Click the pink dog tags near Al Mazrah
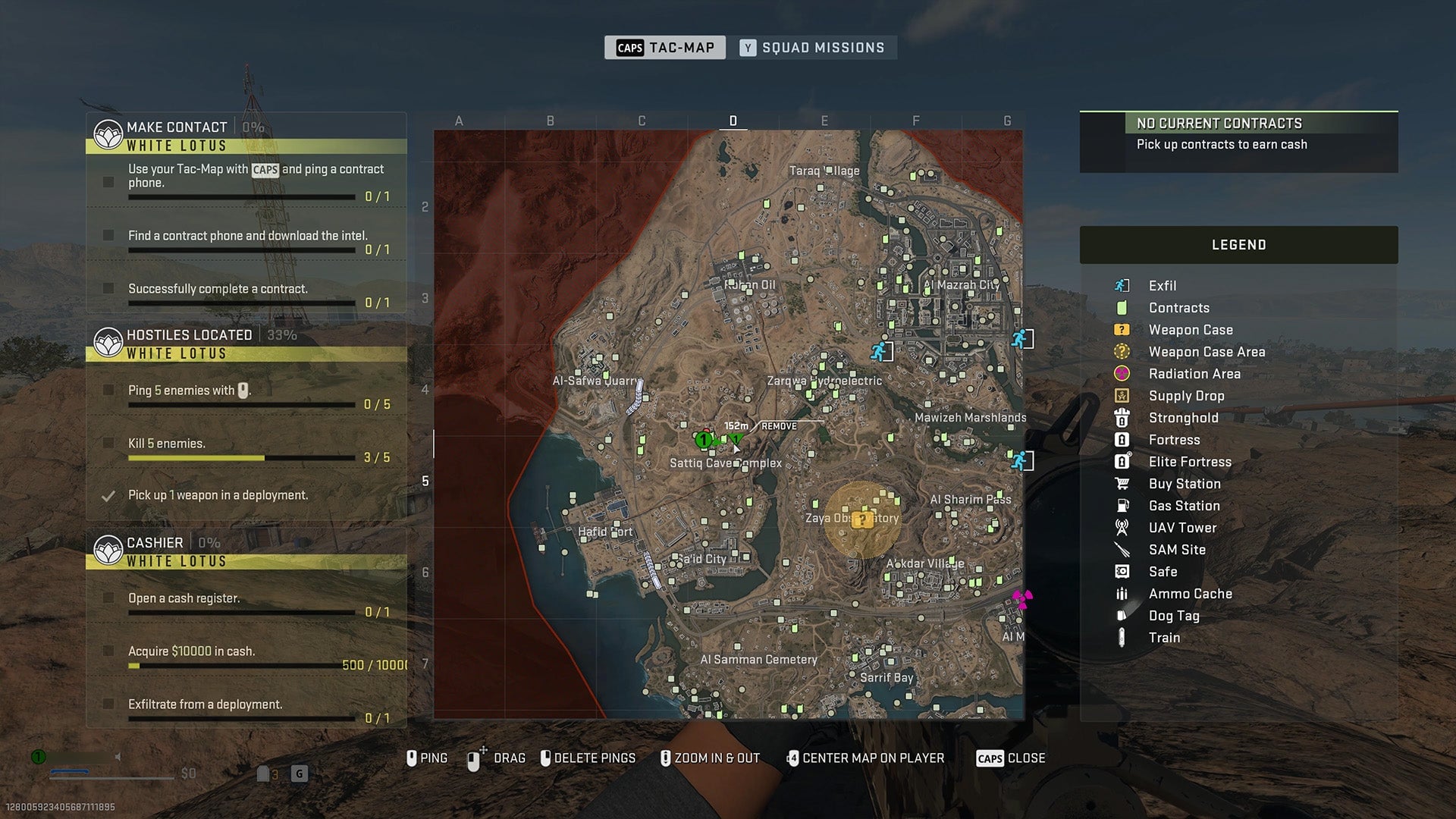Viewport: 1456px width, 819px height. click(1024, 598)
